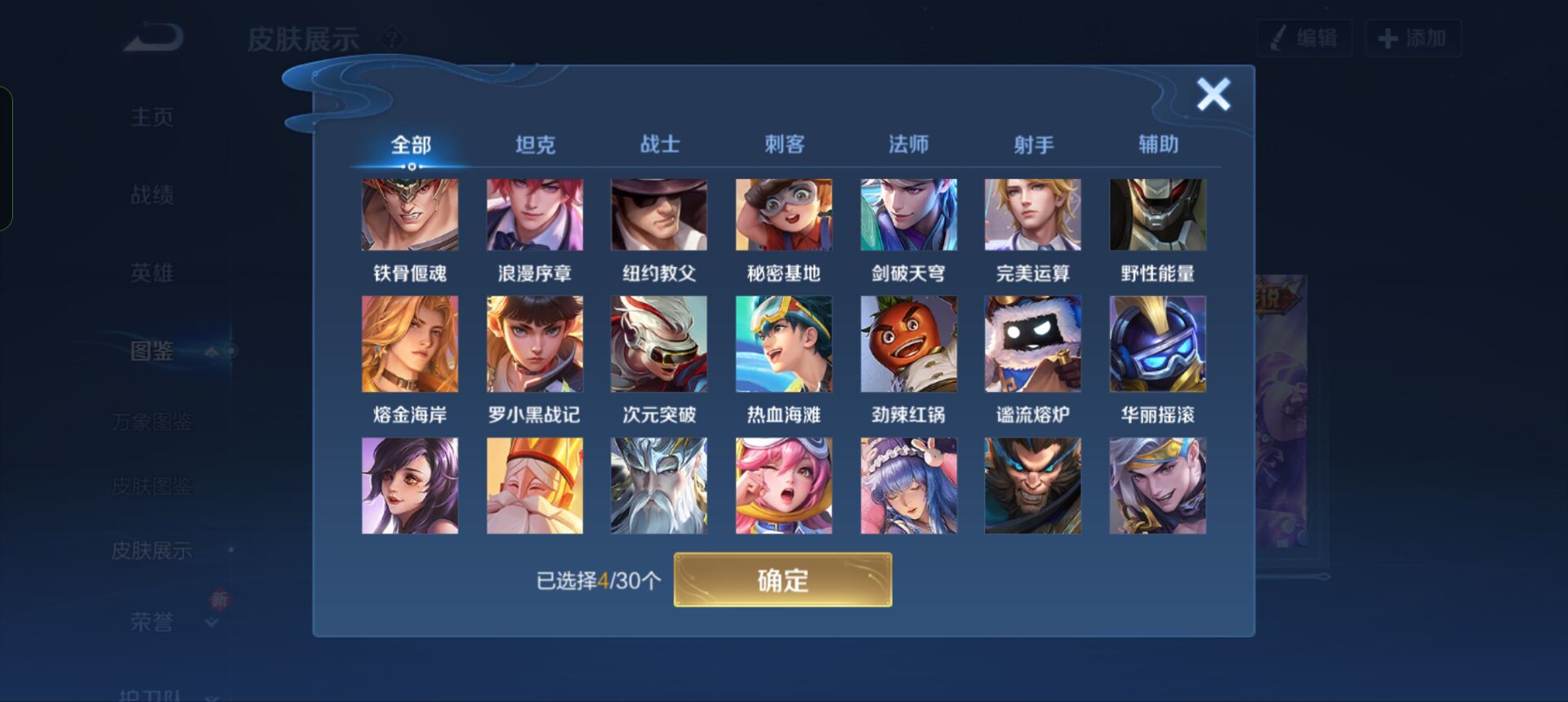Open the 法师 category tab
The image size is (1568, 702).
[x=909, y=143]
